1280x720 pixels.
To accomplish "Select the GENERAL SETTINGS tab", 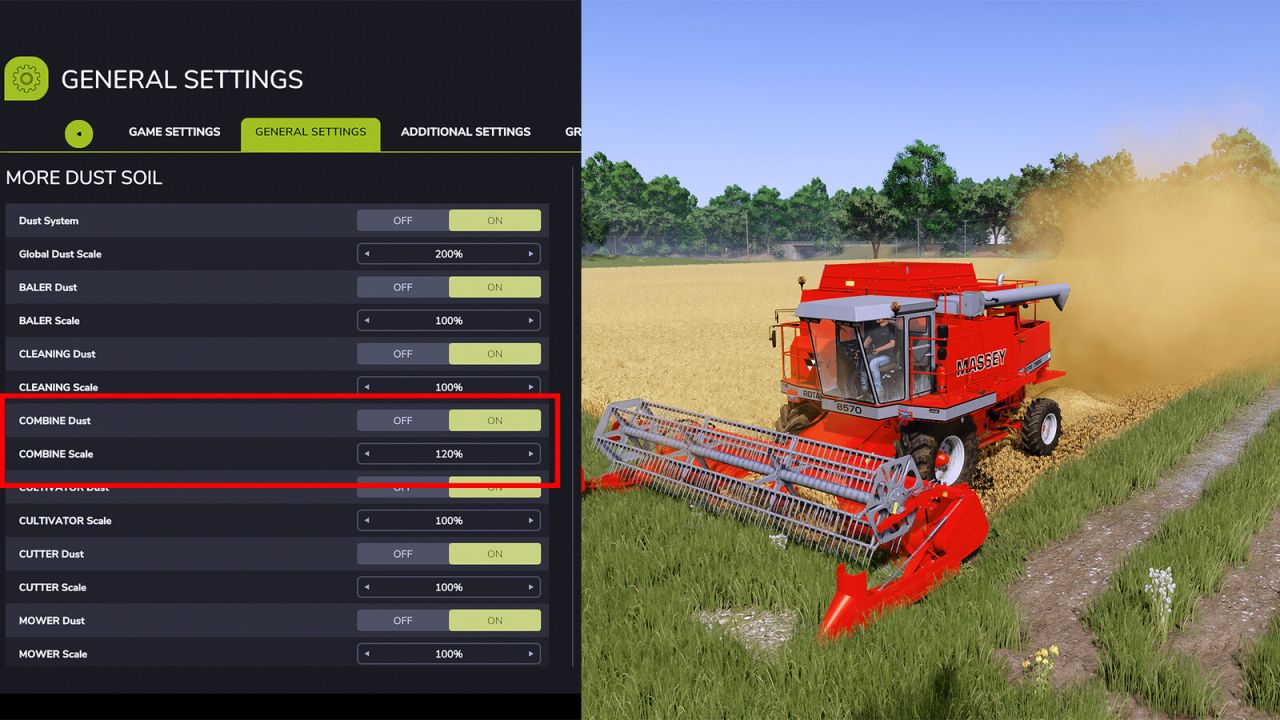I will pos(310,131).
